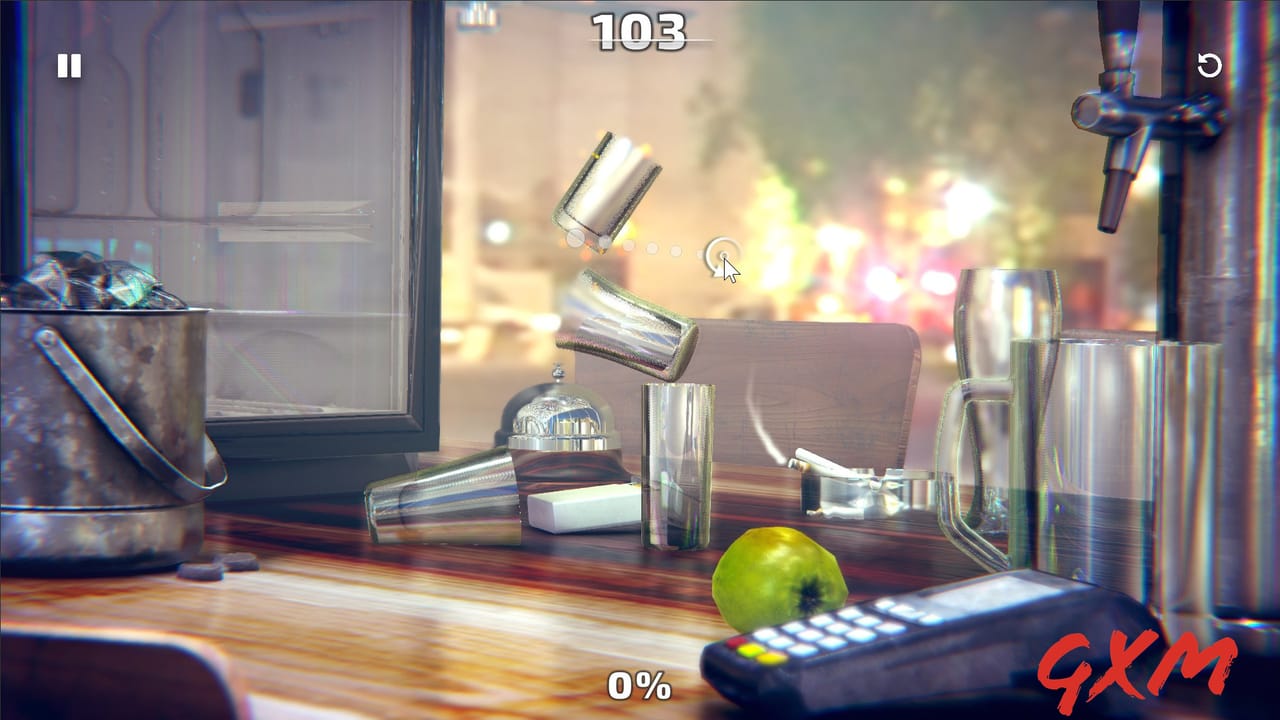Click the white eraser block
1280x720 pixels.
pyautogui.click(x=585, y=512)
